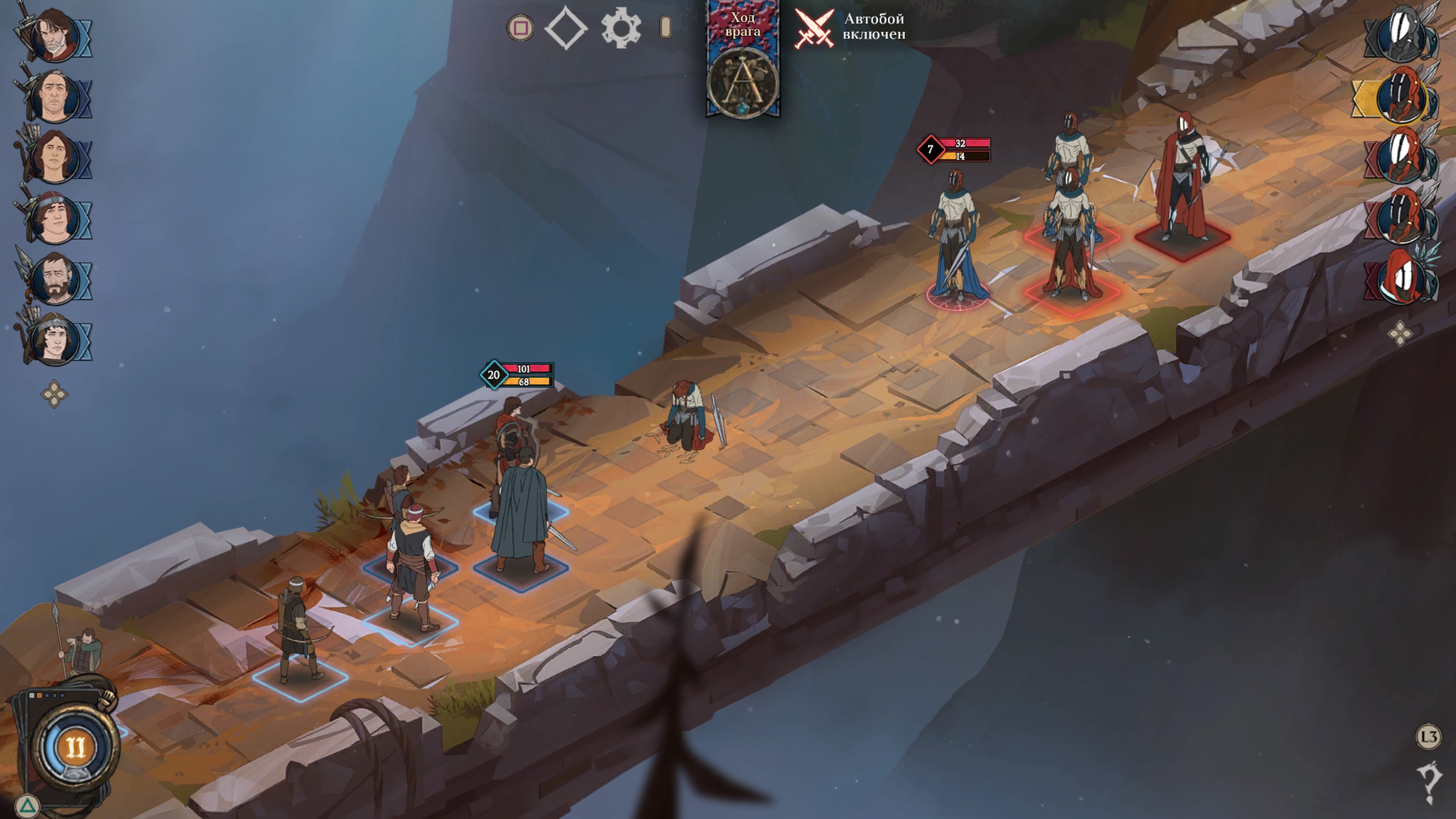1456x819 pixels.
Task: Click the four-petal icon below enemy portraits
Action: point(1401,333)
